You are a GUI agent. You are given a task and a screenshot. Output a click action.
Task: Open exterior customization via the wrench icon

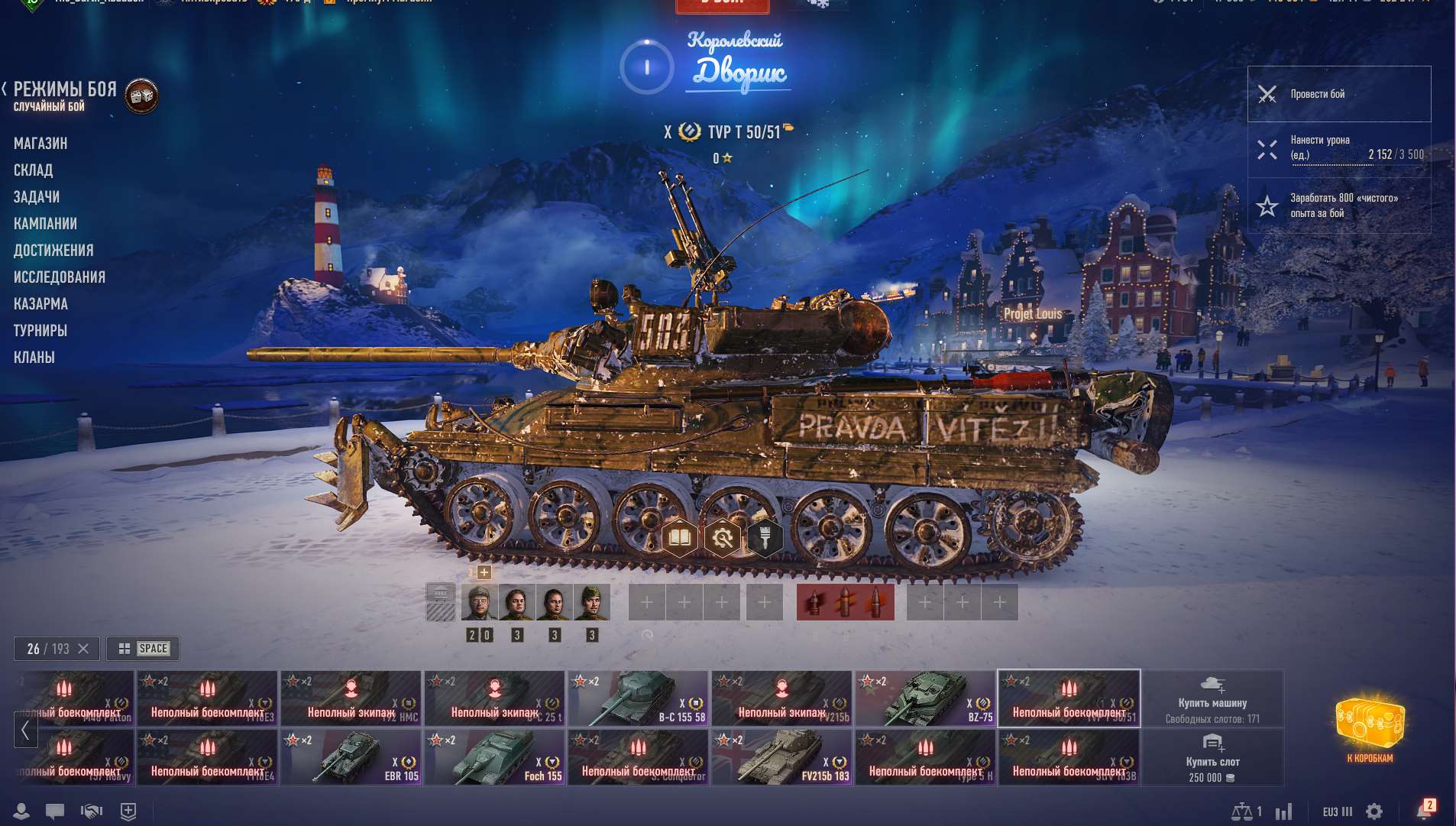coord(724,538)
